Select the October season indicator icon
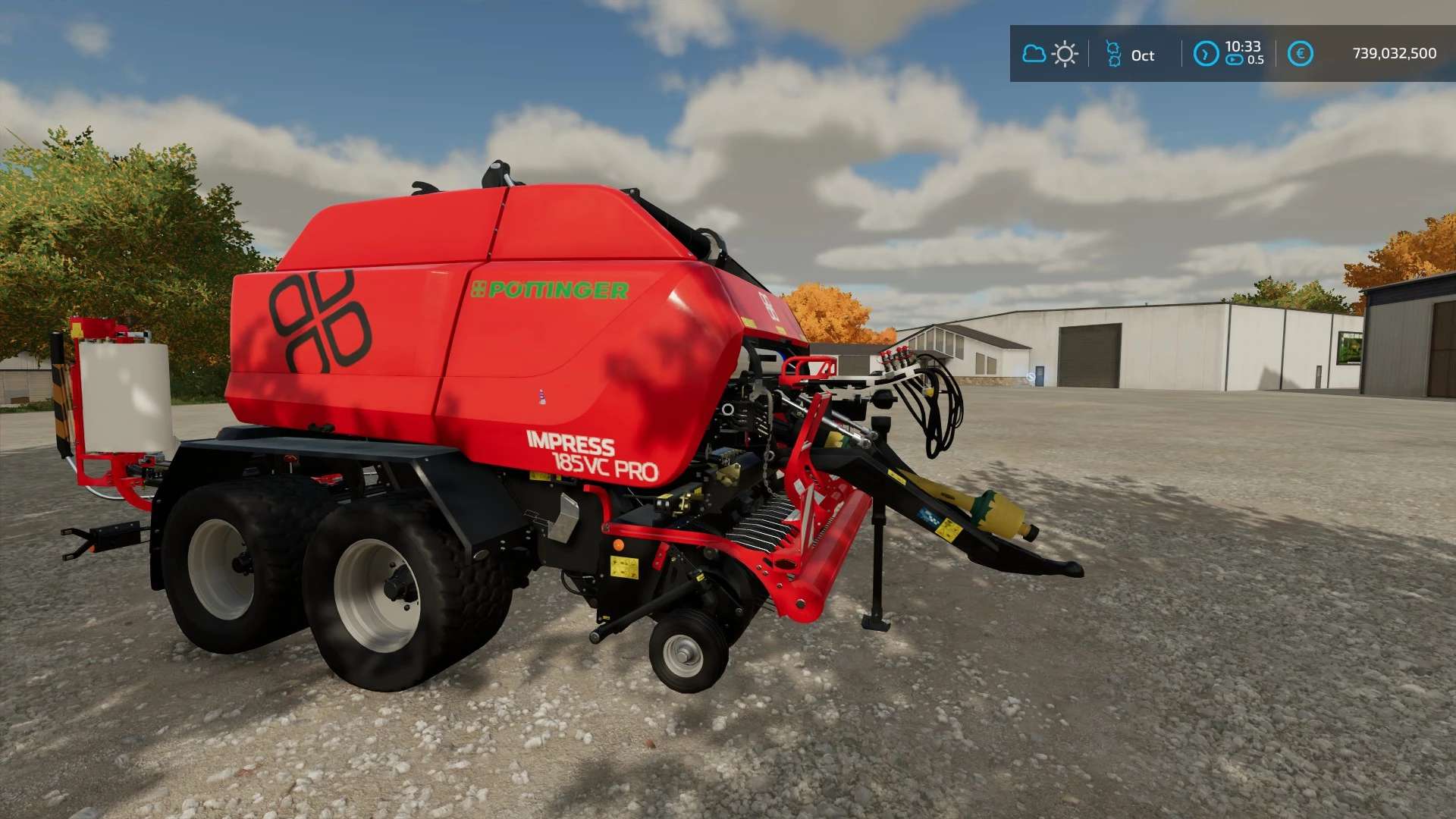The height and width of the screenshot is (819, 1456). [1113, 55]
